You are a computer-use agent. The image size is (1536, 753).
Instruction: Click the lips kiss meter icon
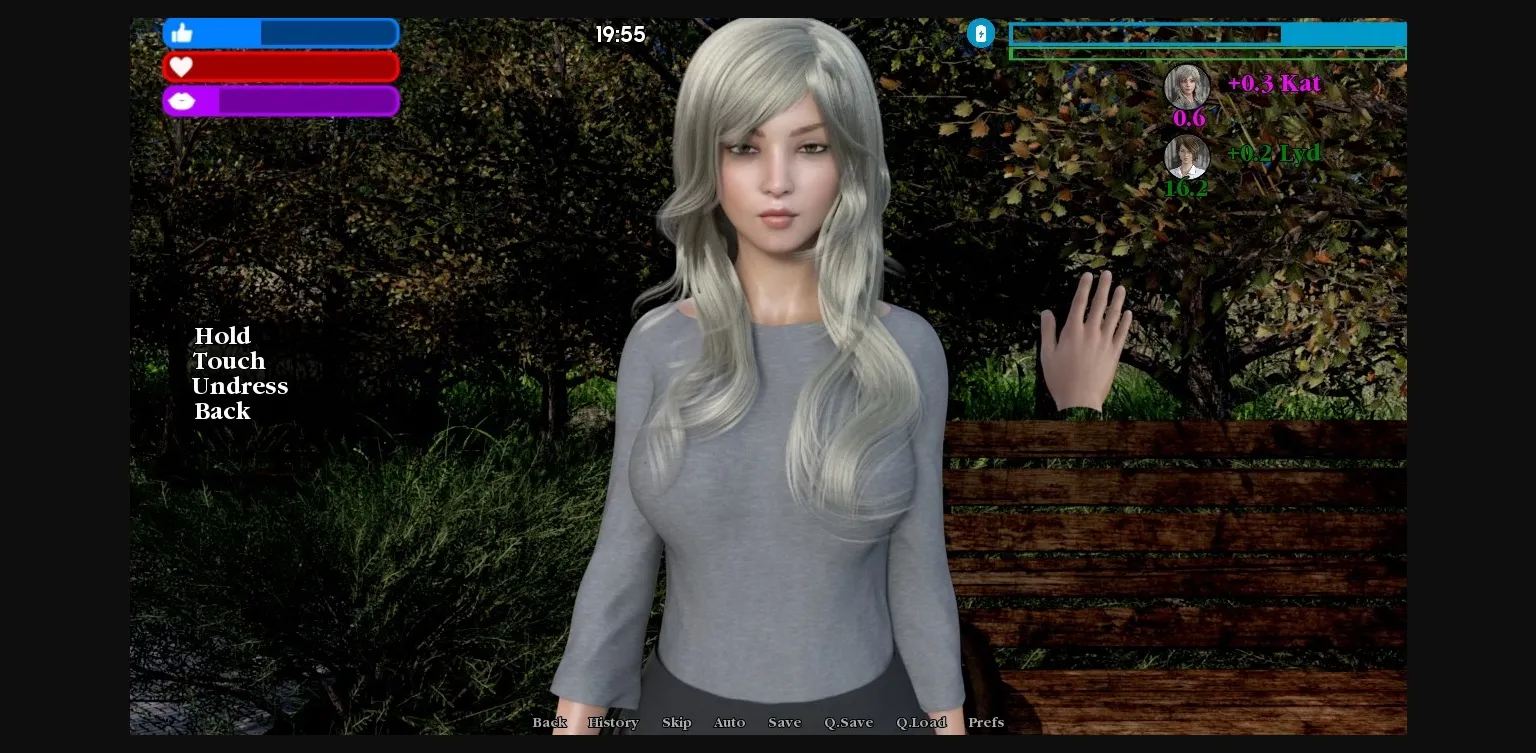(182, 100)
